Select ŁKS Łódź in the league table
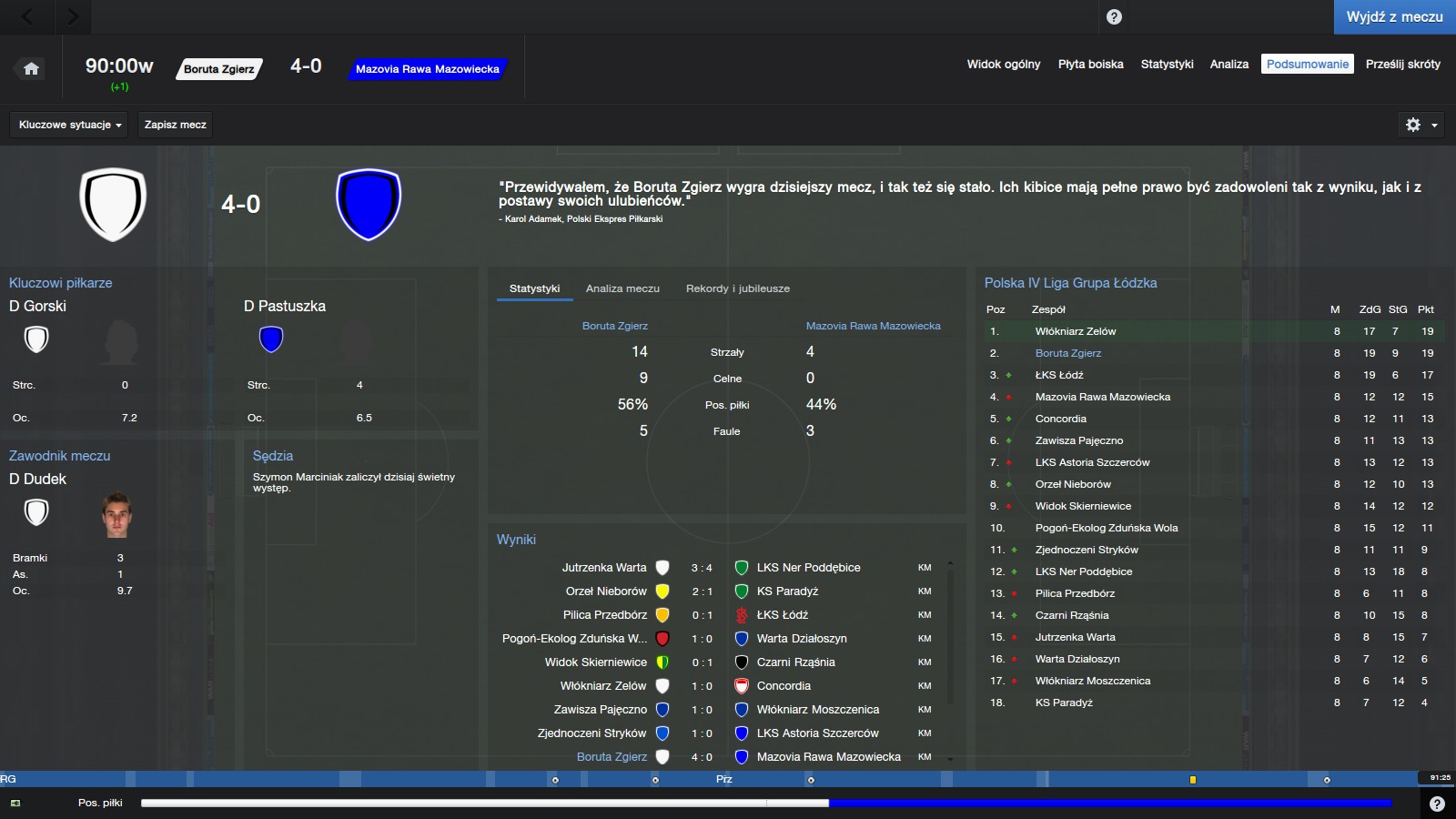Screen dimensions: 1456x819 coord(1059,375)
